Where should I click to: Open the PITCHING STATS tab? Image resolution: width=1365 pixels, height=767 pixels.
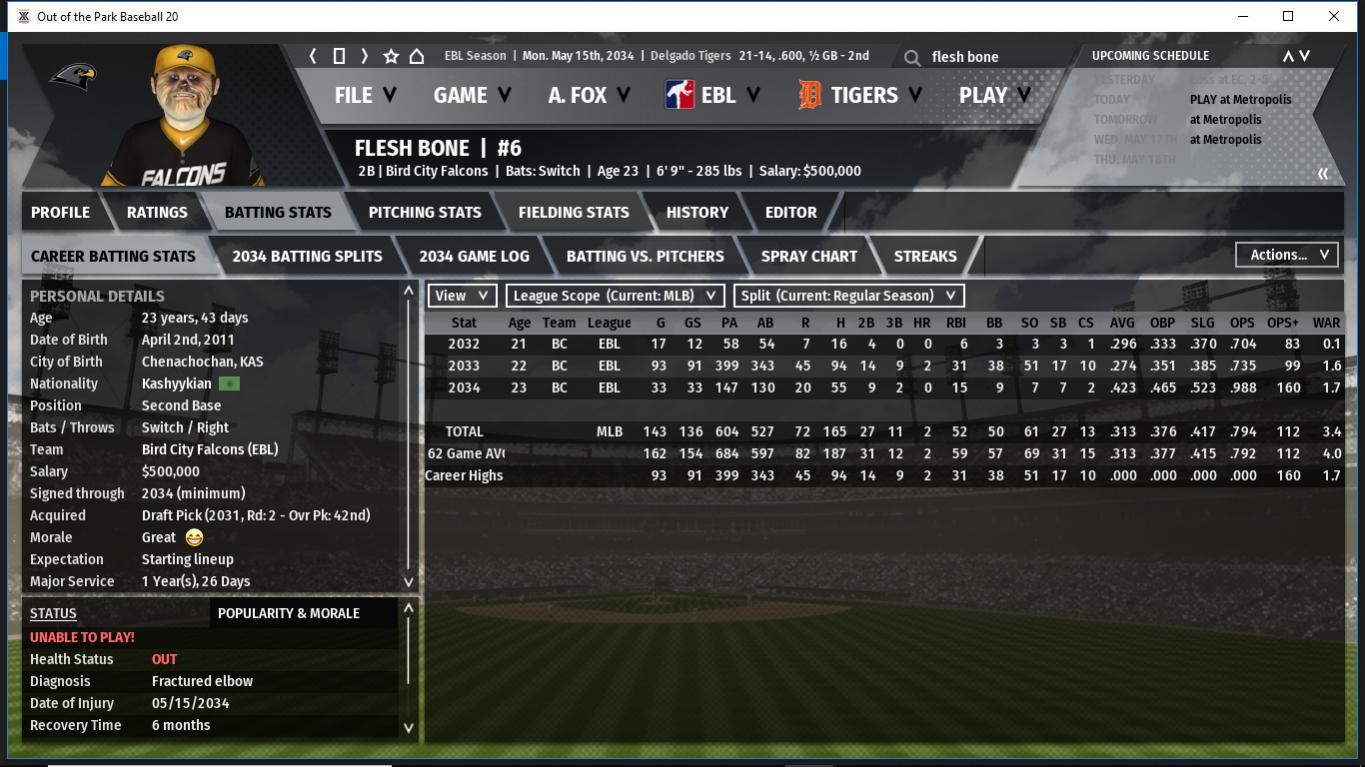(x=424, y=212)
